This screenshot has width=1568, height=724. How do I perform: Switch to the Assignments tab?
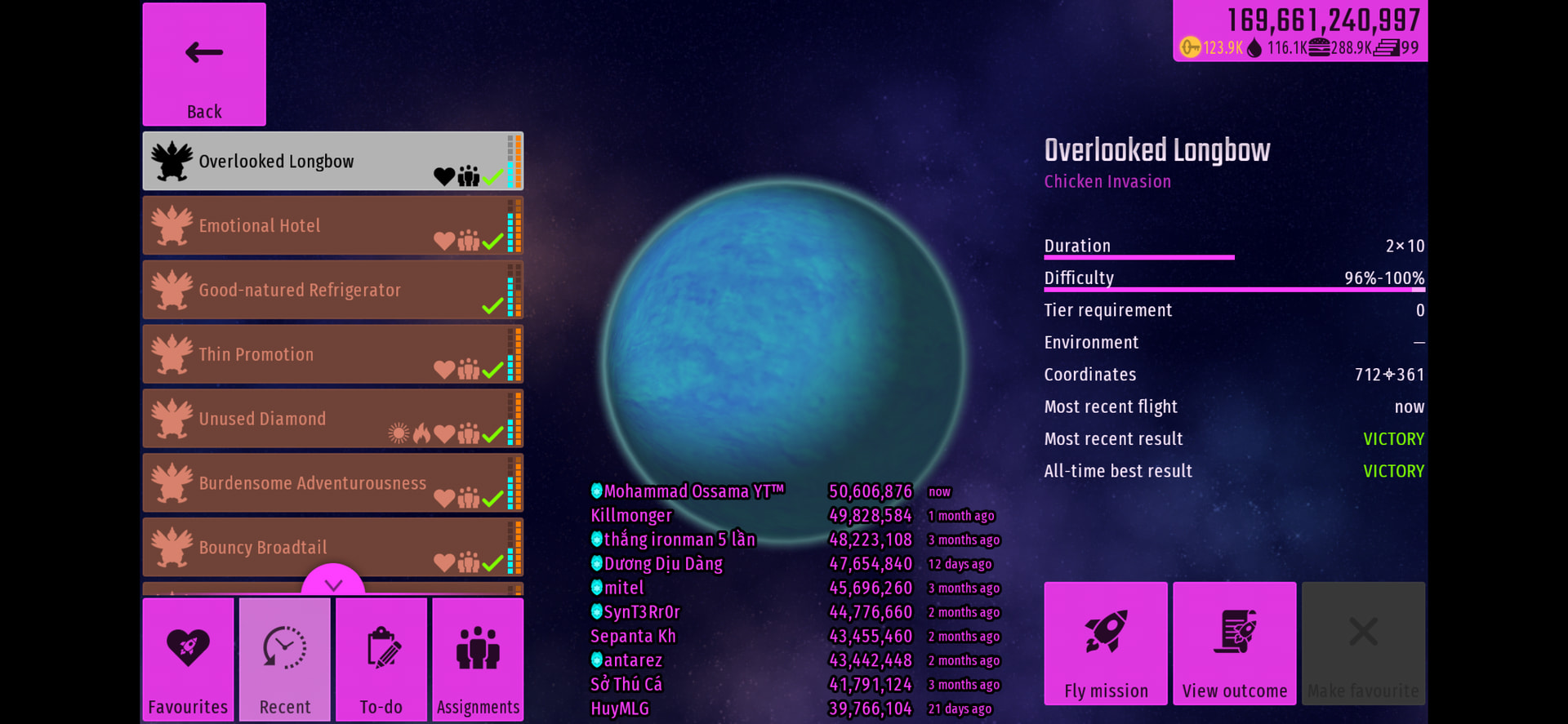point(478,660)
